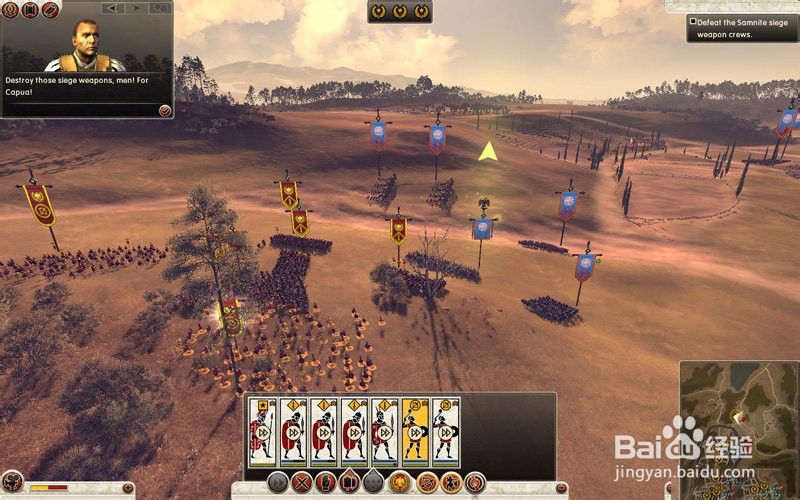Select the rightmost slinger unit card

[445, 432]
